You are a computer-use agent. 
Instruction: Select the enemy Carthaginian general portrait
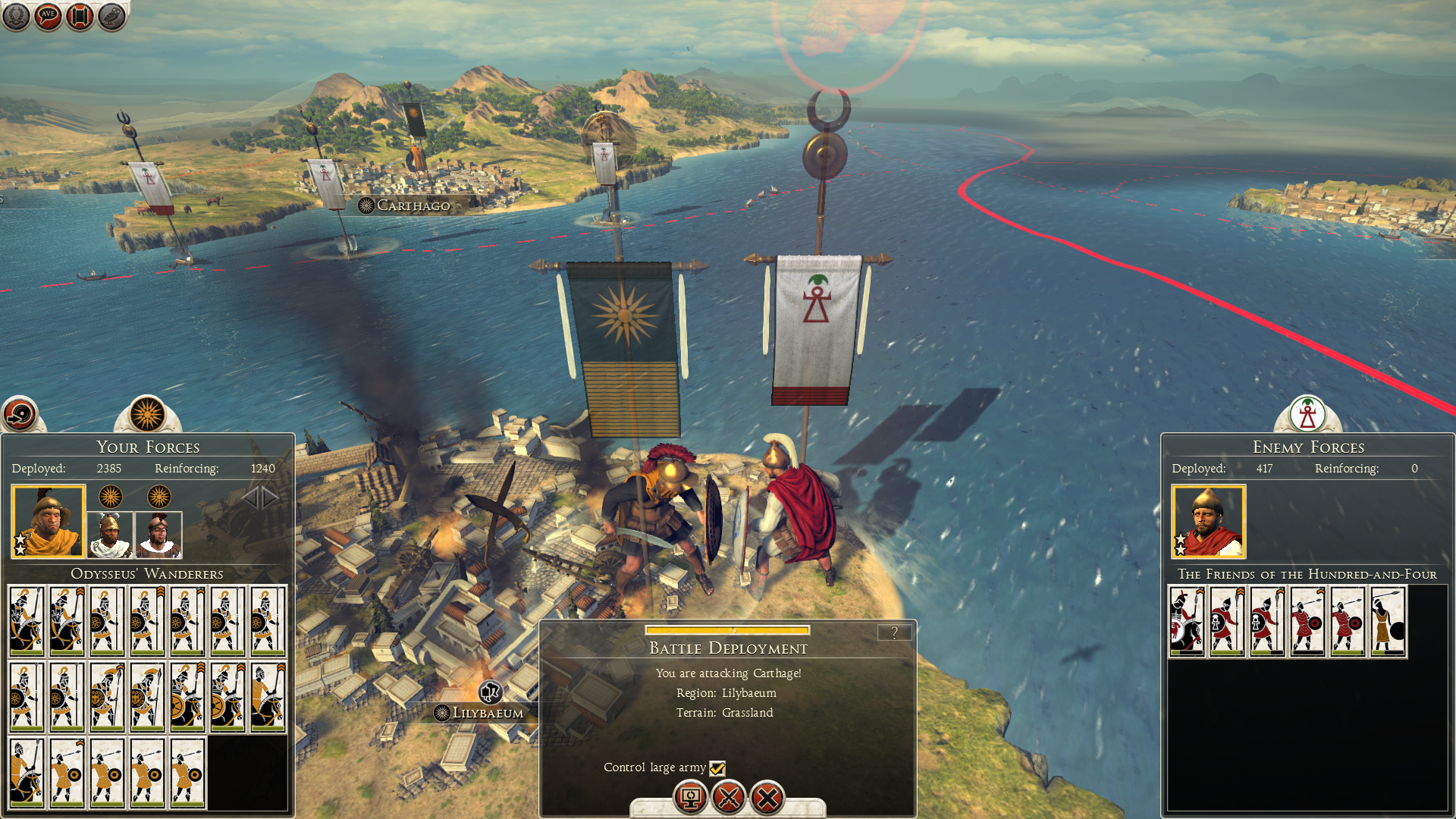pos(1208,521)
